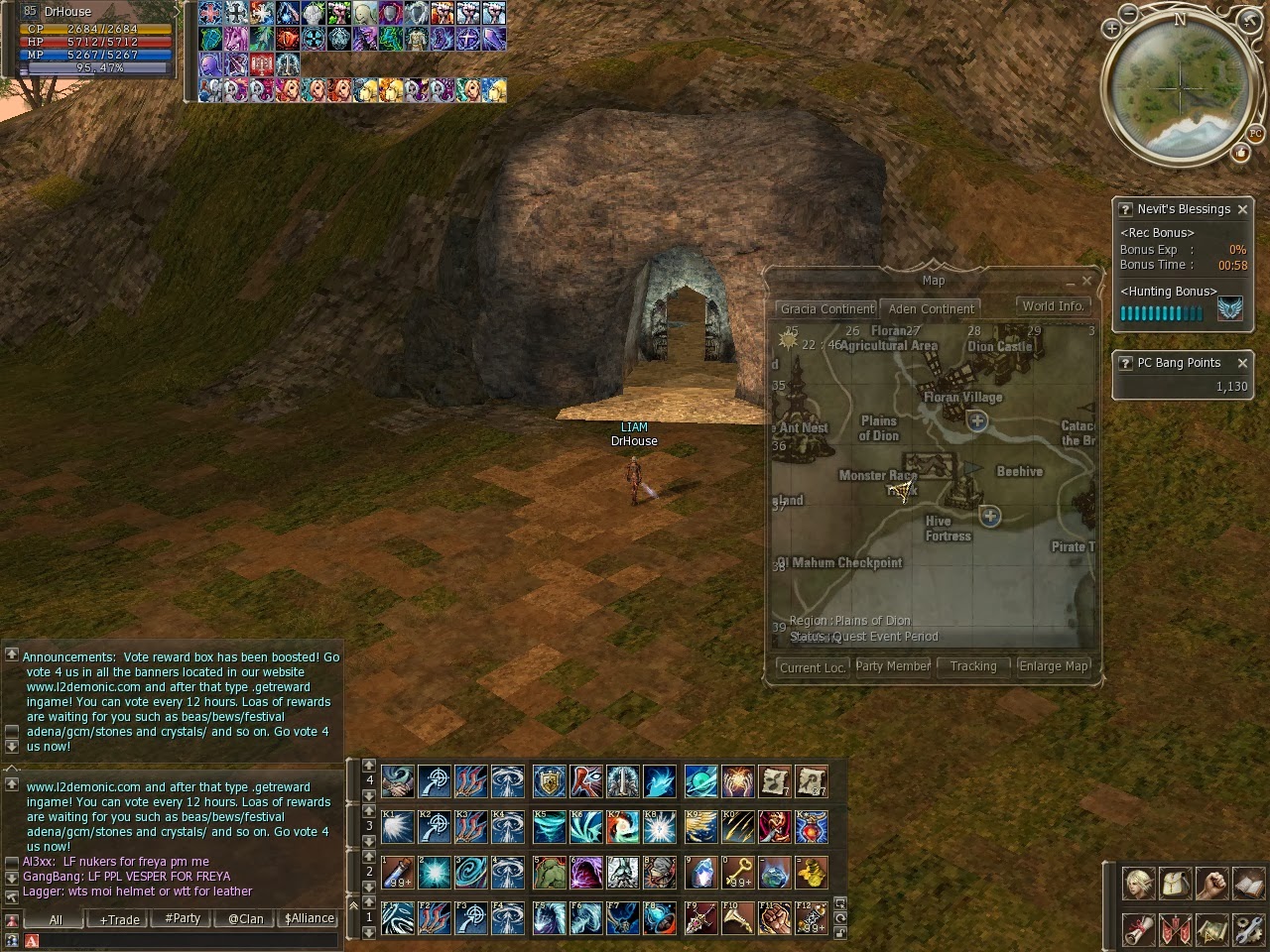
Task: Click the Hunting Bonus progress gauge
Action: coord(1161,313)
